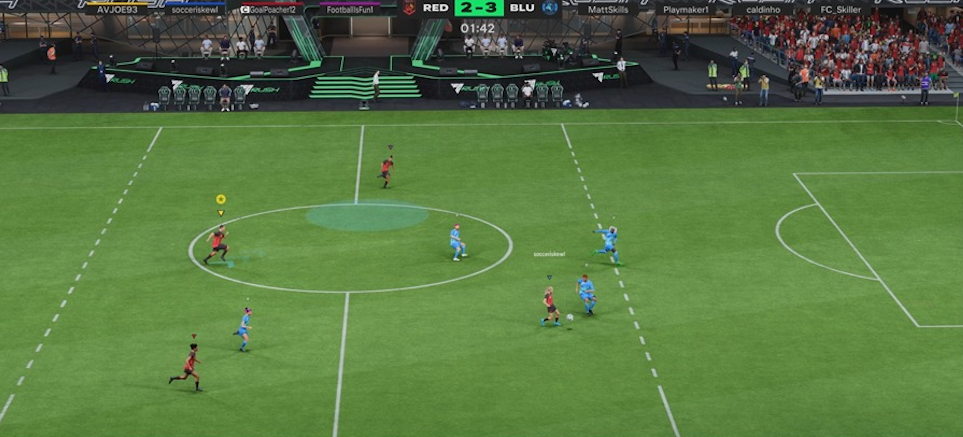963x437 pixels.
Task: Click the BLU team crest icon
Action: click(x=550, y=8)
